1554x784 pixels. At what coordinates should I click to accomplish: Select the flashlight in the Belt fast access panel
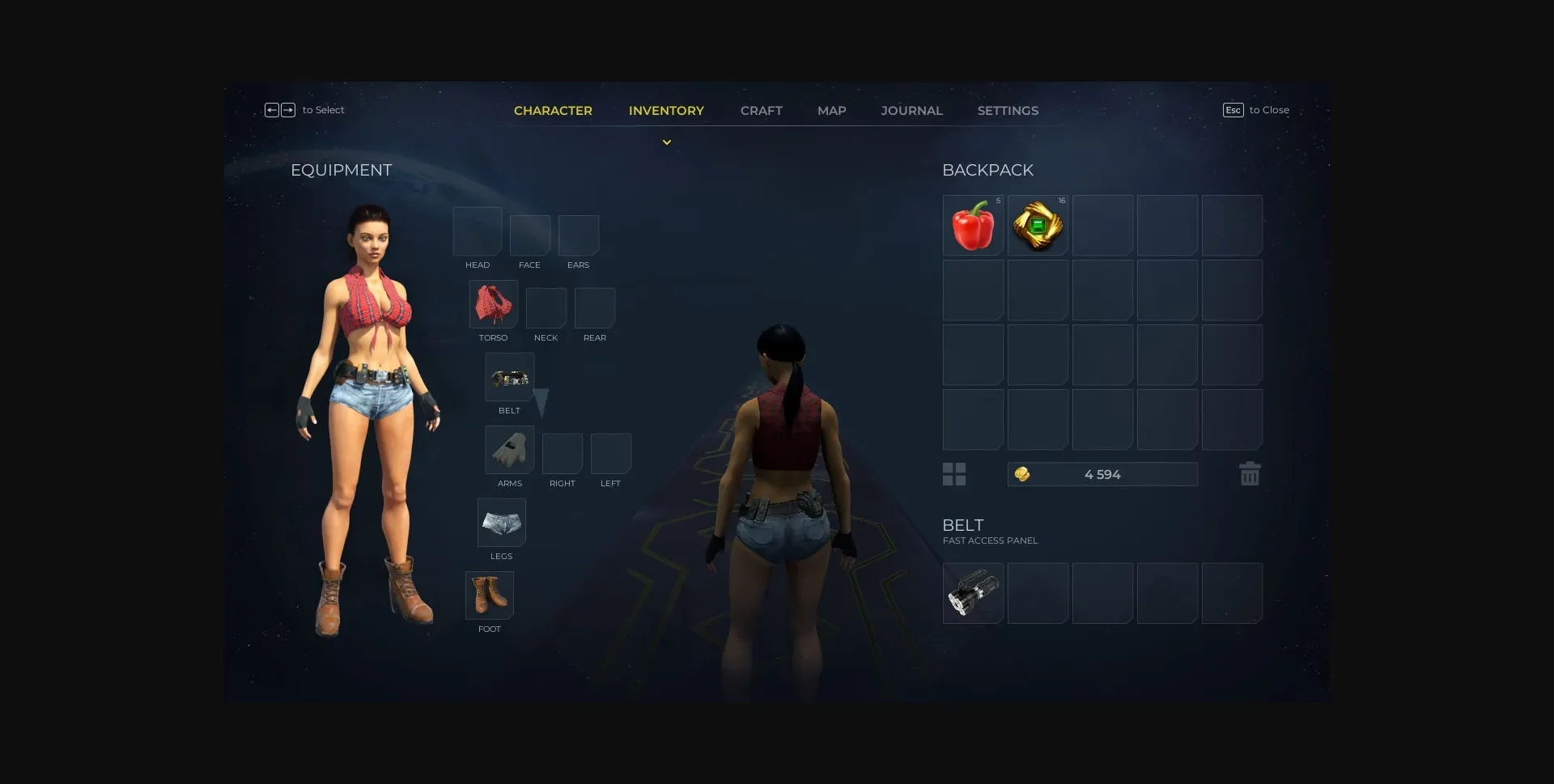click(973, 593)
